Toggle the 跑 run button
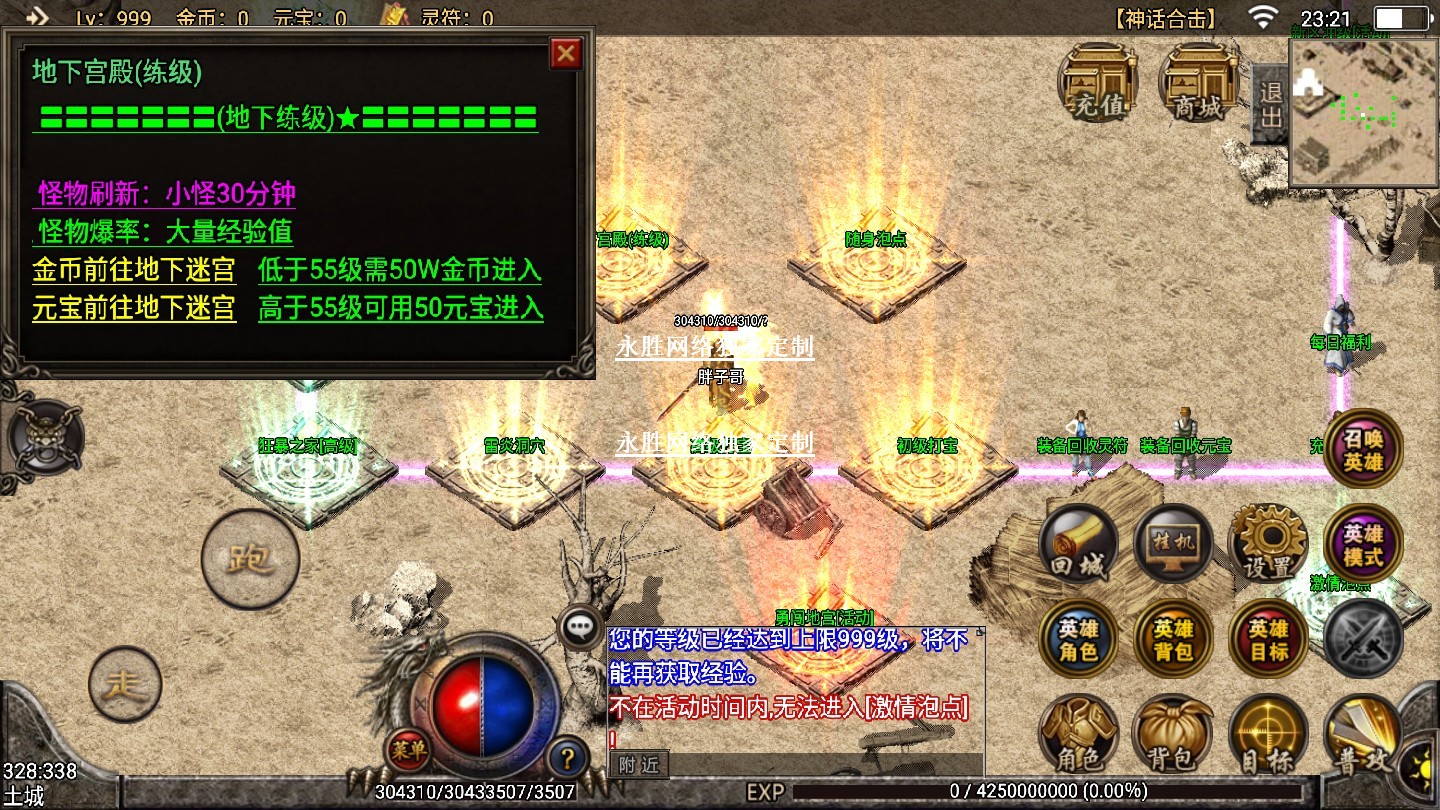The width and height of the screenshot is (1440, 810). [250, 559]
